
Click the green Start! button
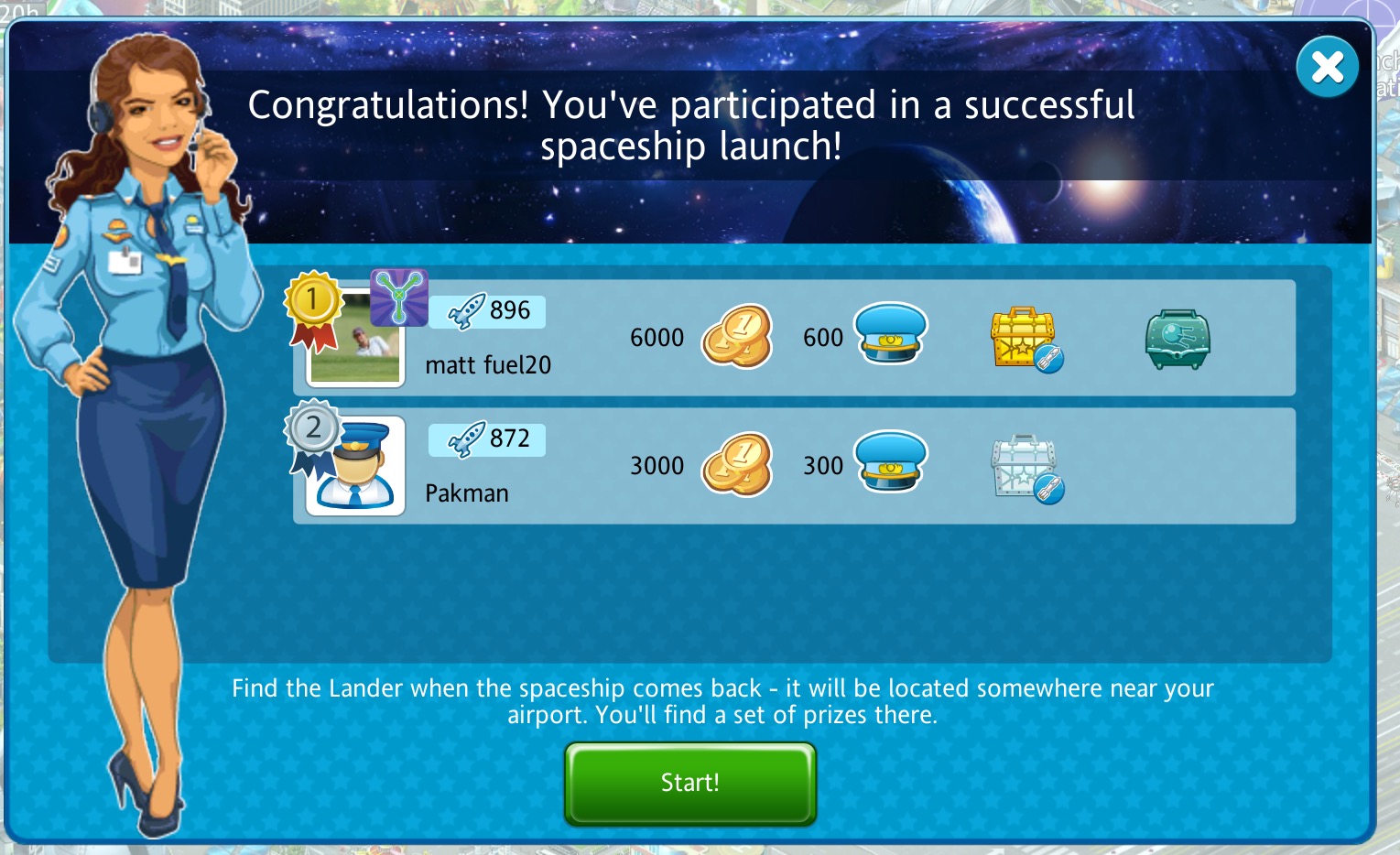point(689,783)
